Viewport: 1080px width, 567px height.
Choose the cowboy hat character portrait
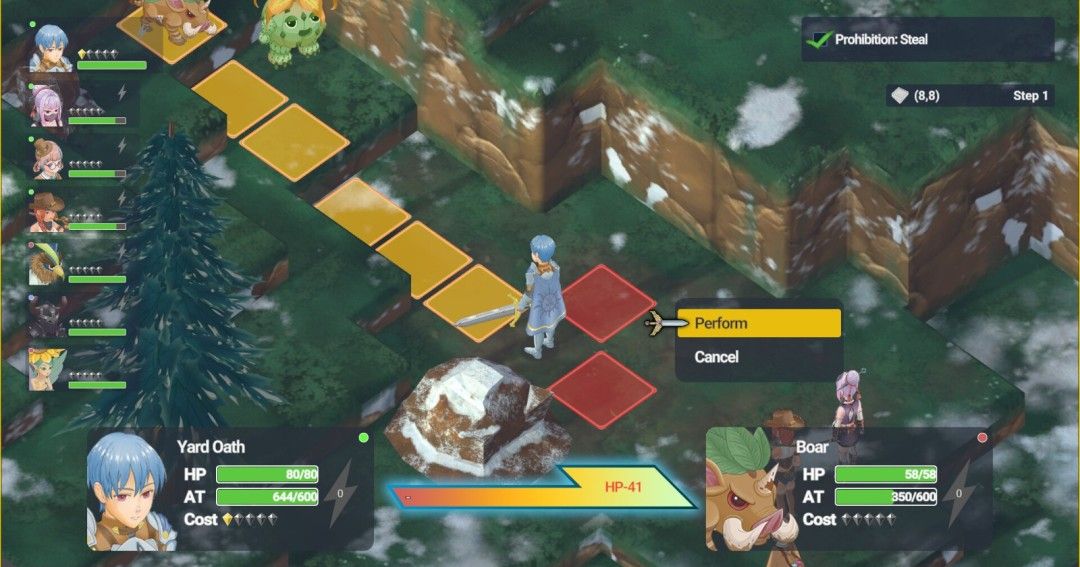48,211
